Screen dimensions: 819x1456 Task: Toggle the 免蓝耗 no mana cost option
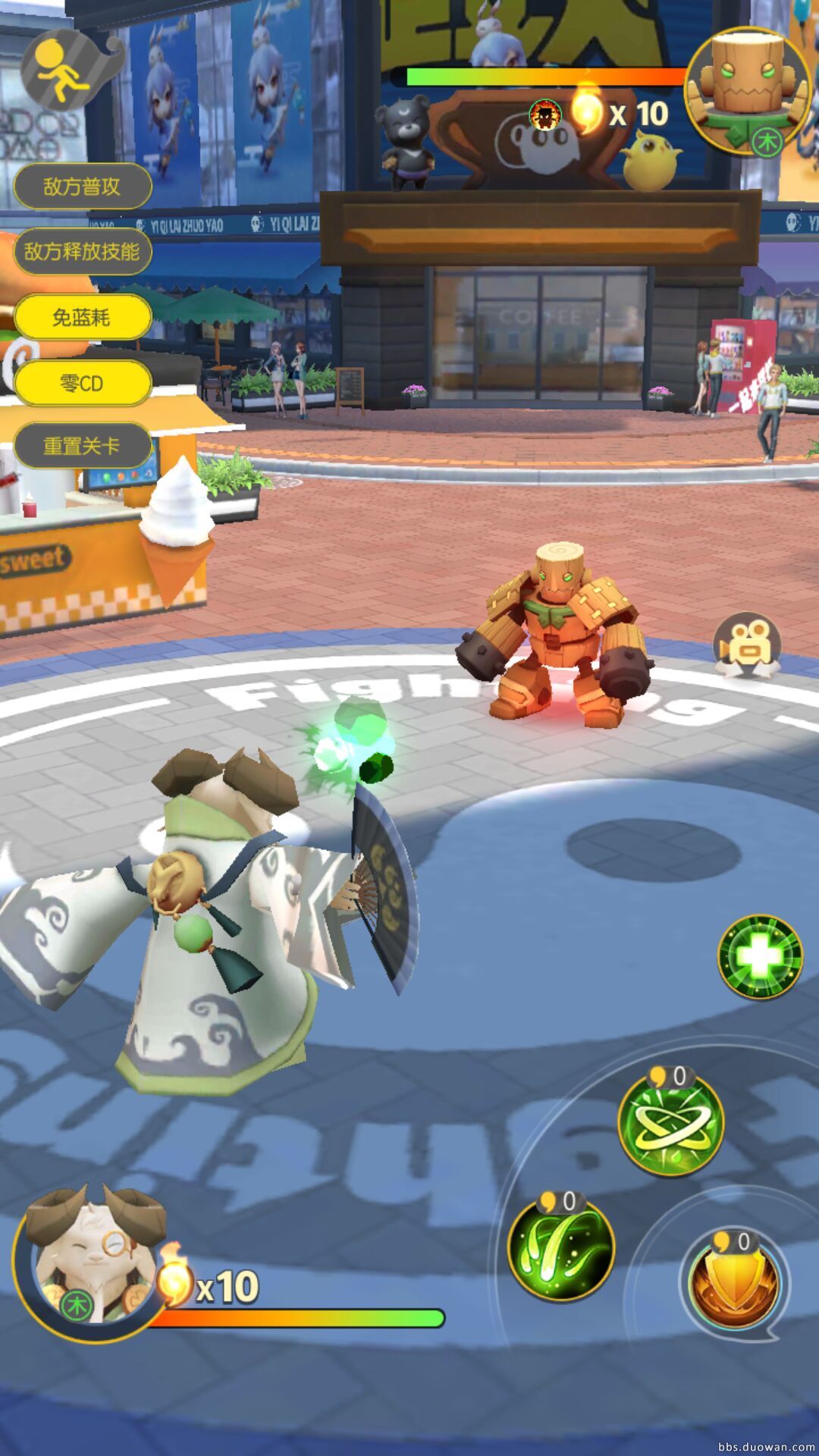[x=82, y=317]
